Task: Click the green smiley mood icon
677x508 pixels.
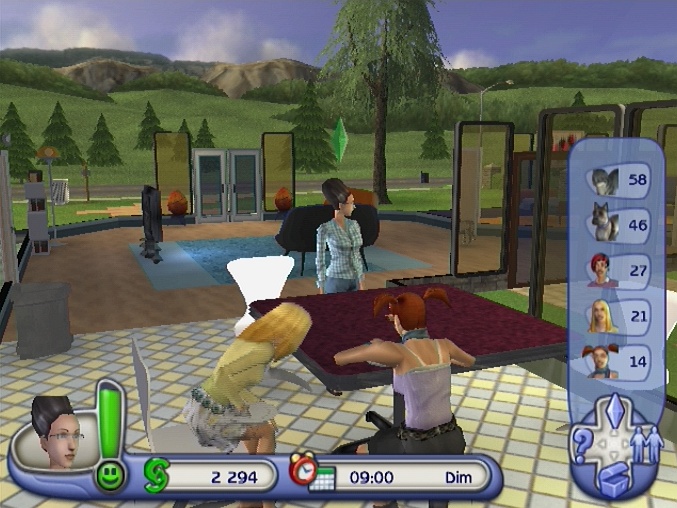Action: 111,475
